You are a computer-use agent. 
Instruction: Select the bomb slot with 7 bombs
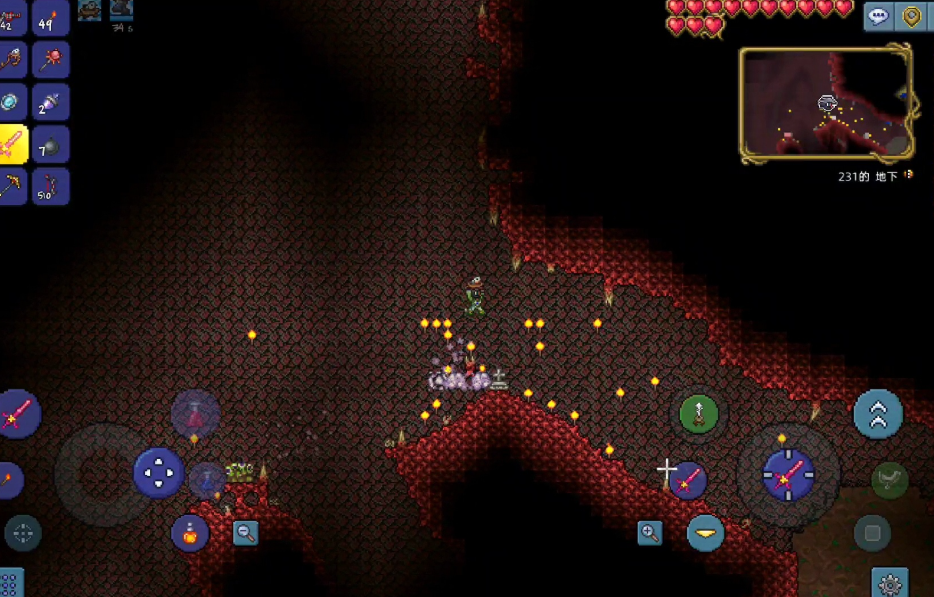click(x=51, y=145)
